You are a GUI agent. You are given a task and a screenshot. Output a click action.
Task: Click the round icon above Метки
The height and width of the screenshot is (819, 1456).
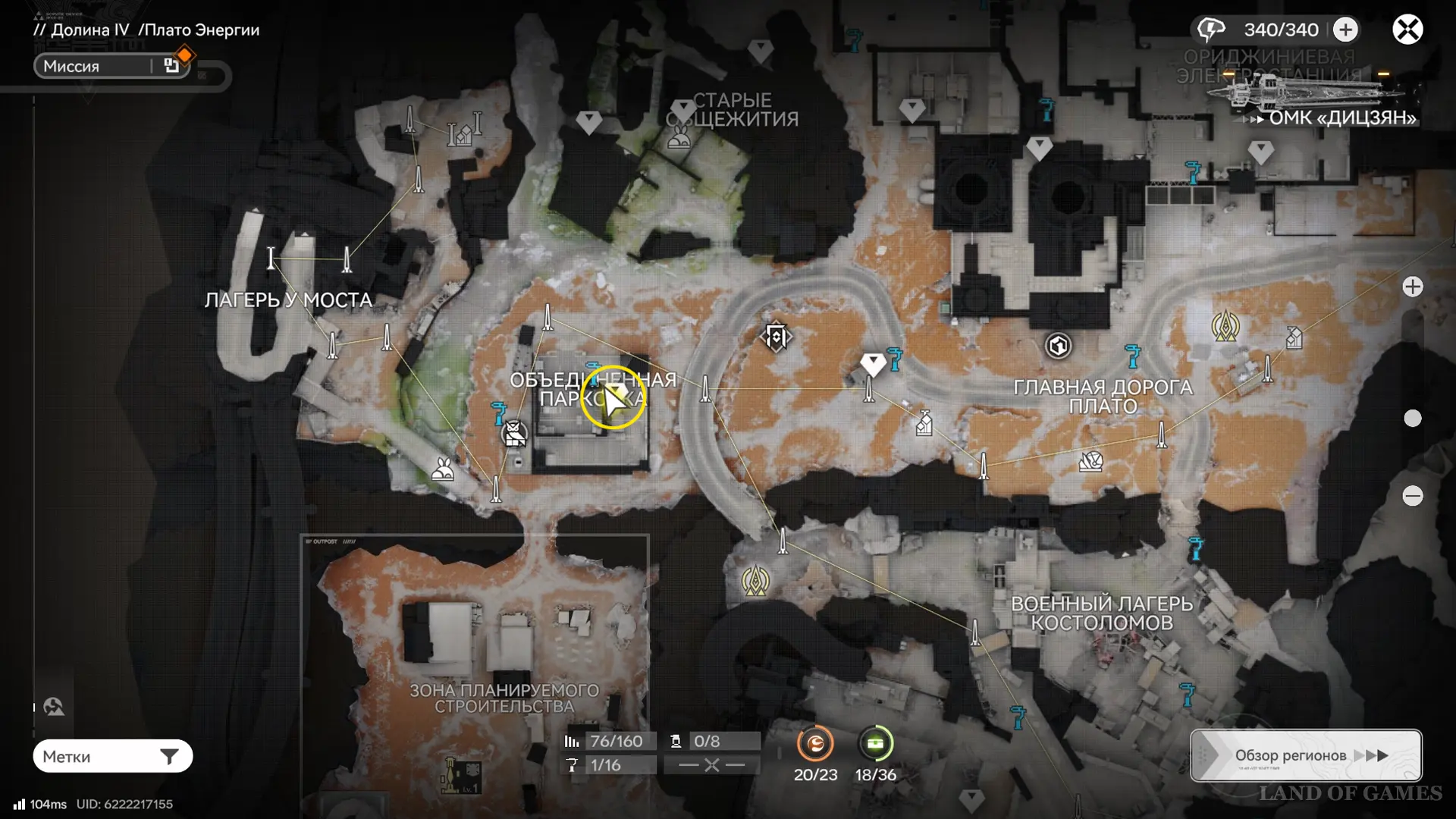pyautogui.click(x=54, y=707)
